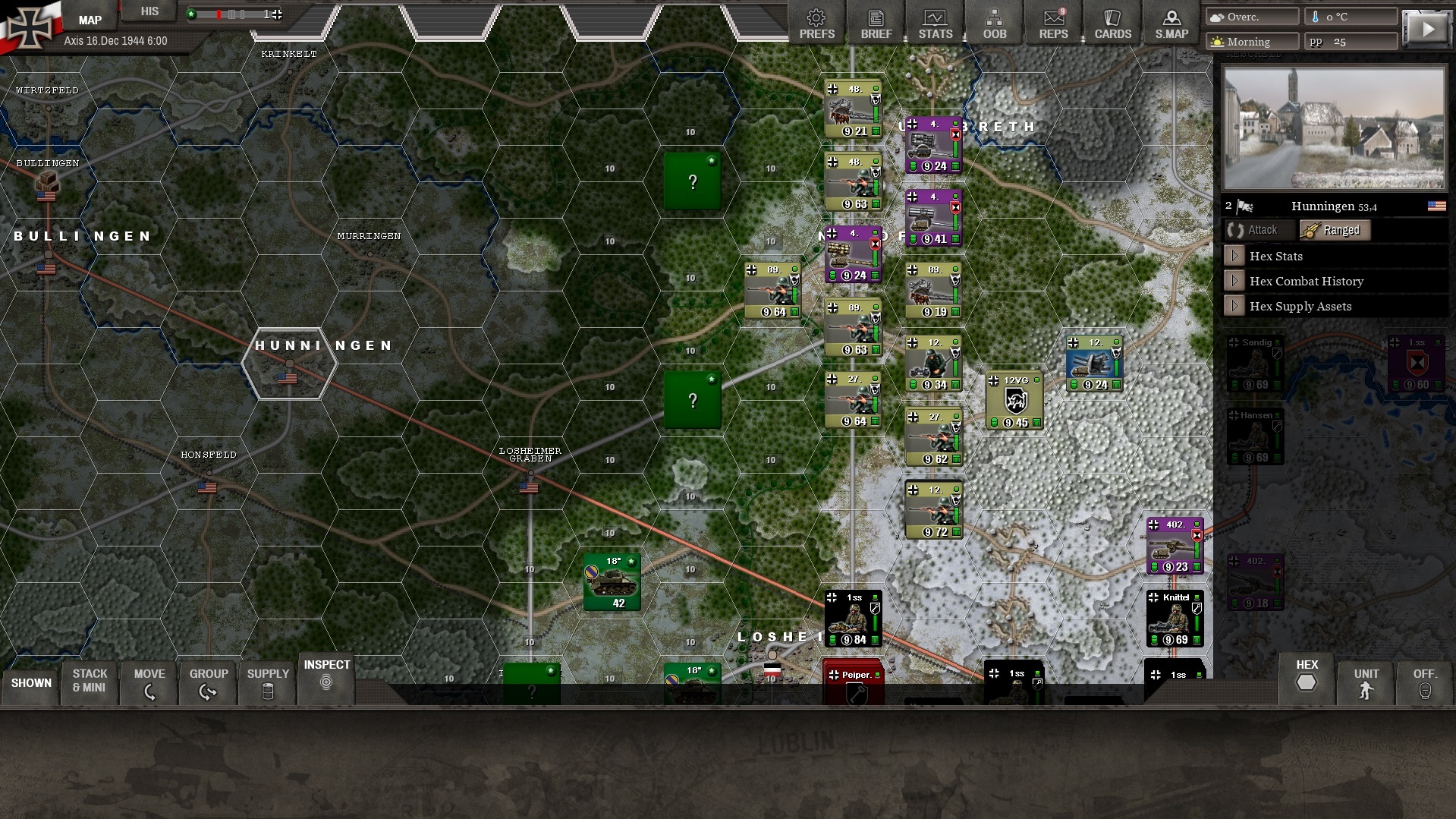This screenshot has width=1456, height=819.
Task: Activate the GROUP command
Action: (208, 682)
